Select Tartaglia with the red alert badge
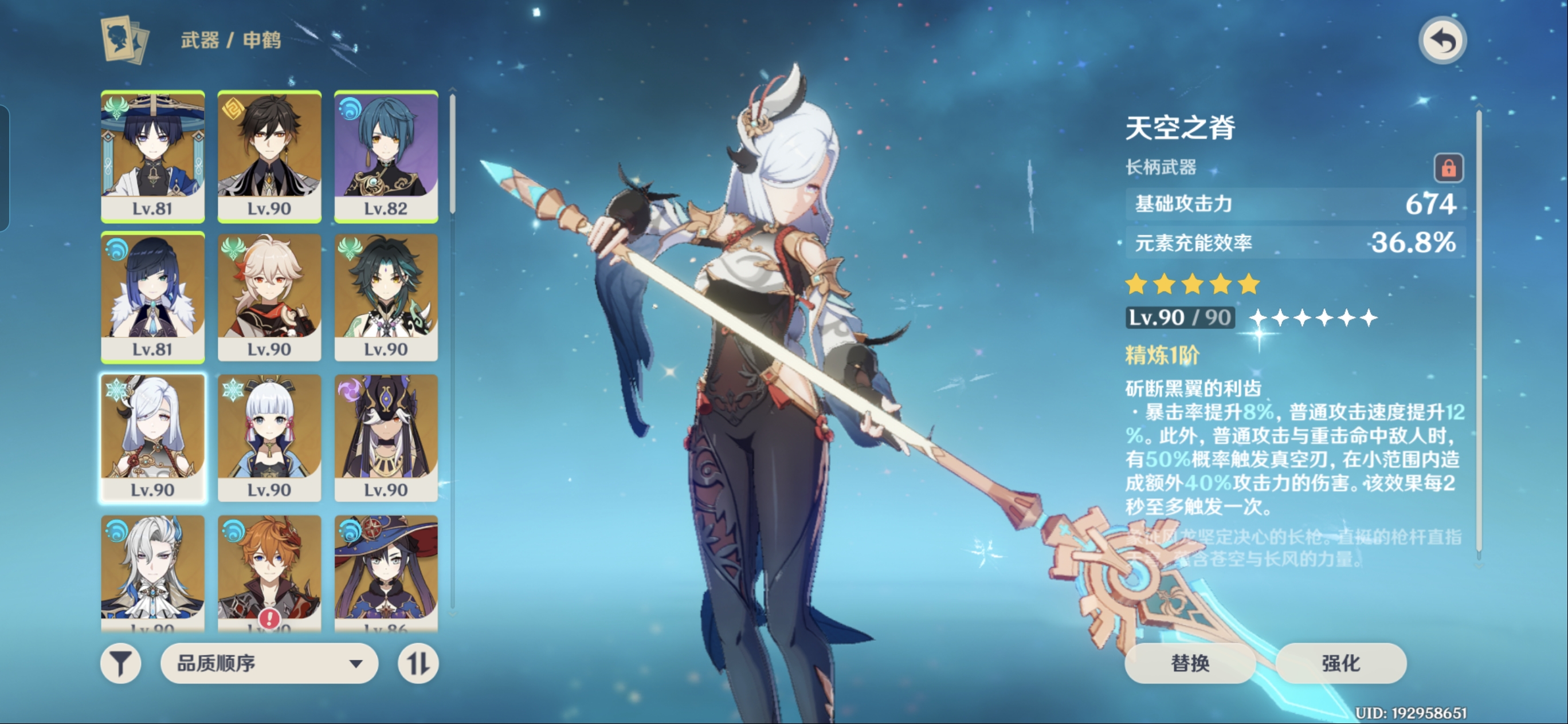Screen dimensions: 1568x724 click(x=269, y=570)
